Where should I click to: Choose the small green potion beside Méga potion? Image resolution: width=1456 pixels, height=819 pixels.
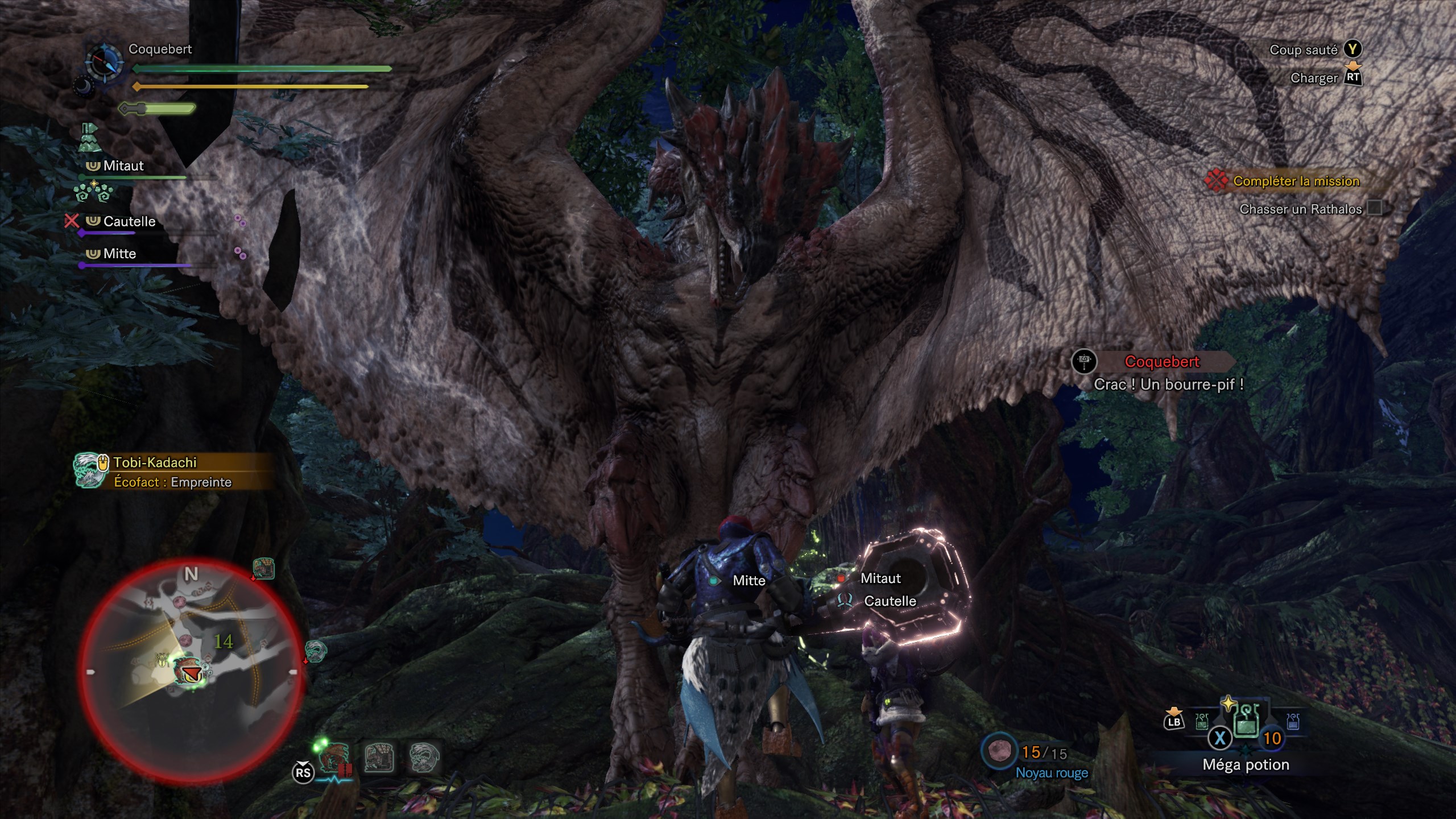tap(1201, 722)
